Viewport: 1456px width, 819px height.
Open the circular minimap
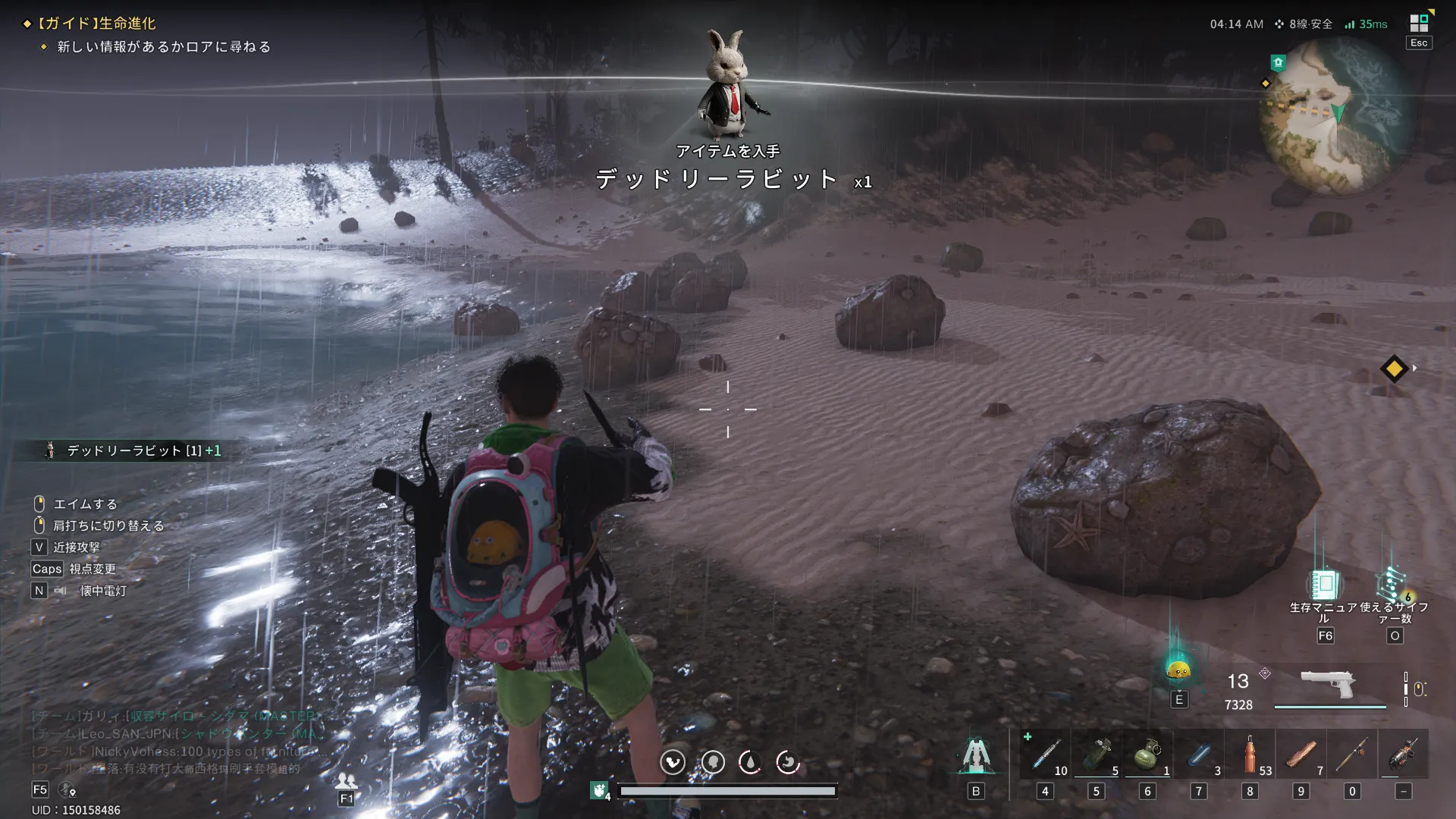(x=1335, y=115)
